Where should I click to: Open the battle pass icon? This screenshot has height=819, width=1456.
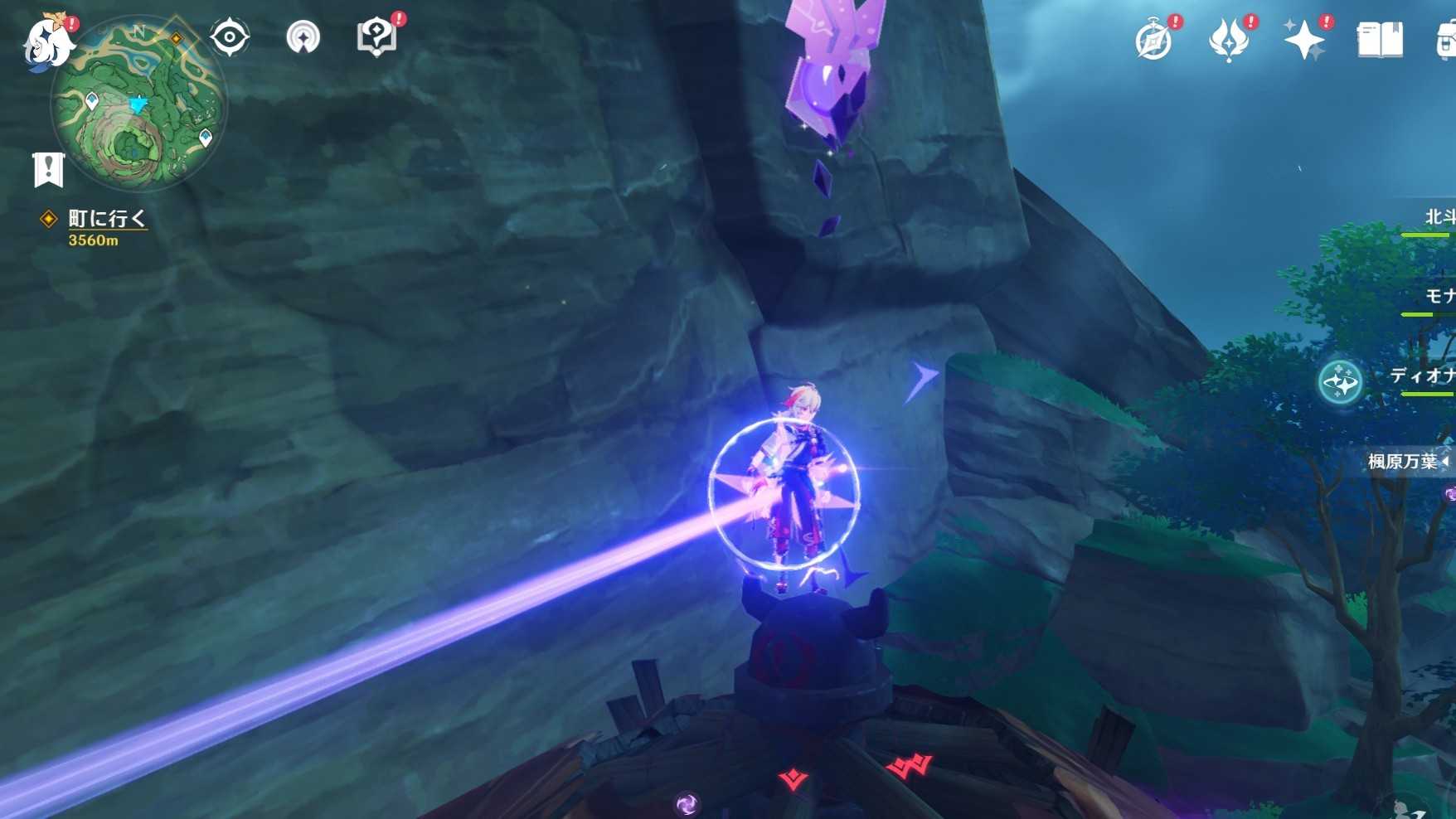(1228, 40)
